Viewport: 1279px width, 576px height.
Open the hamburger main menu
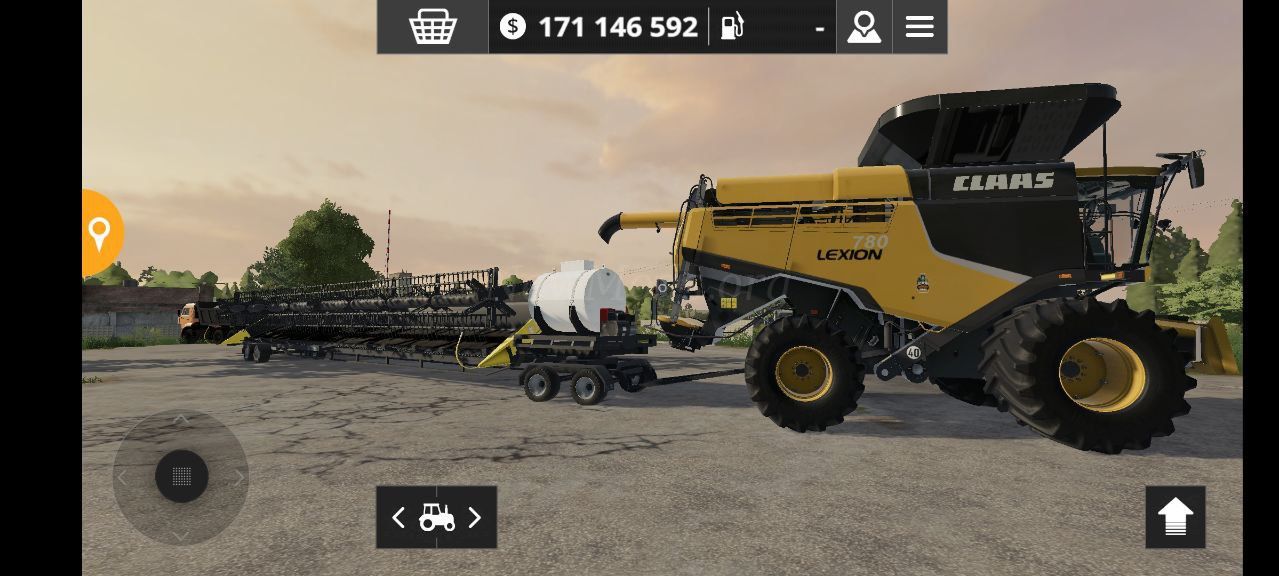click(x=919, y=27)
